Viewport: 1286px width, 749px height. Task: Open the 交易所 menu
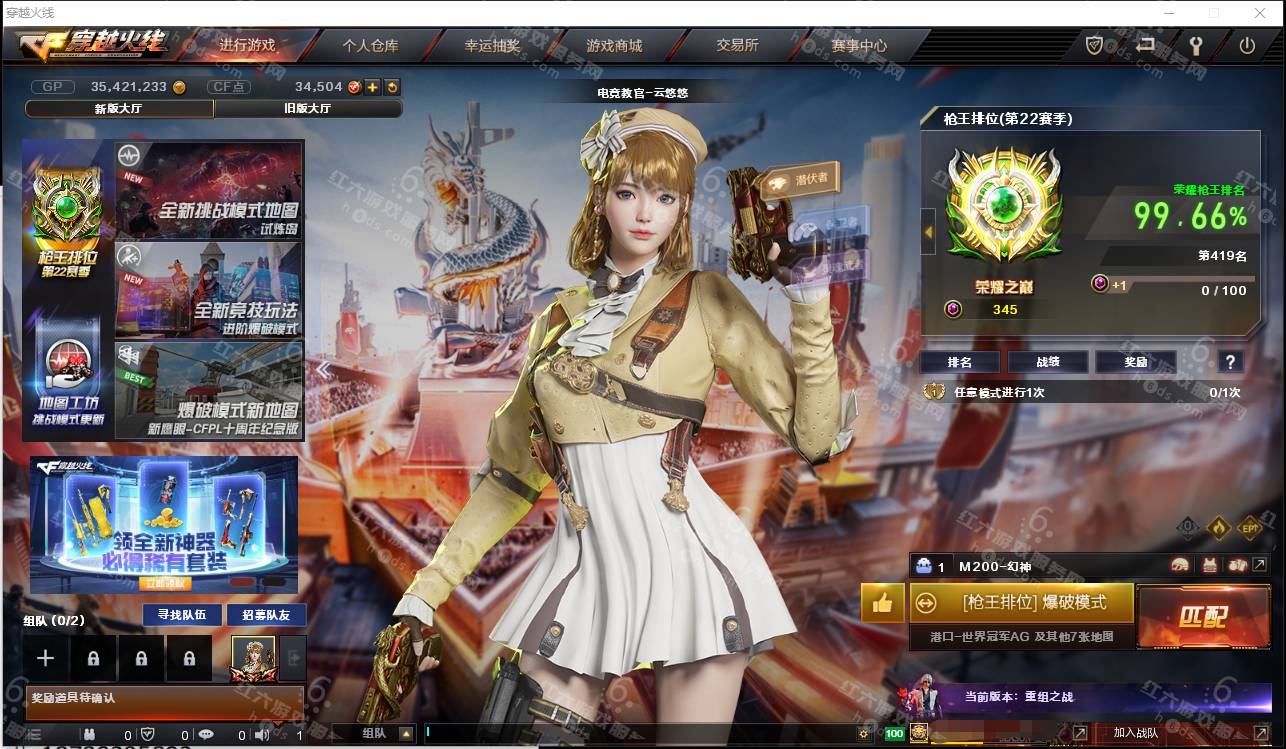click(737, 45)
